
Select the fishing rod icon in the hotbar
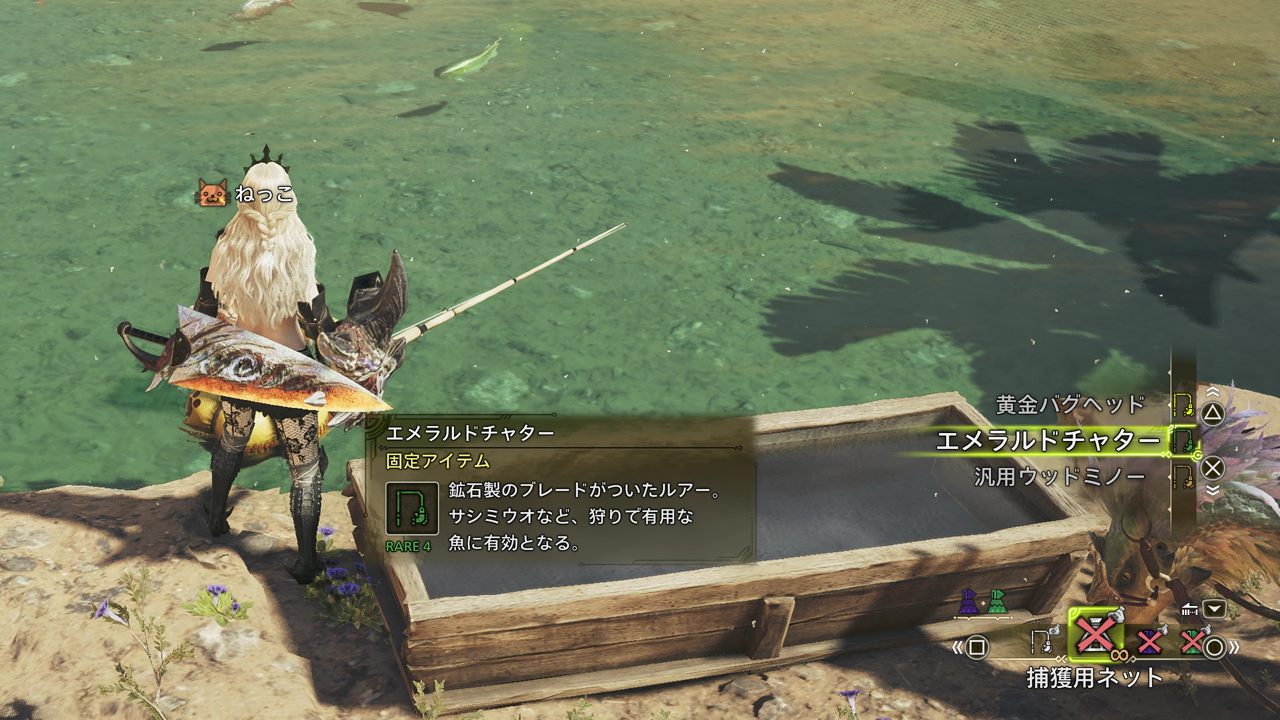pyautogui.click(x=1042, y=640)
